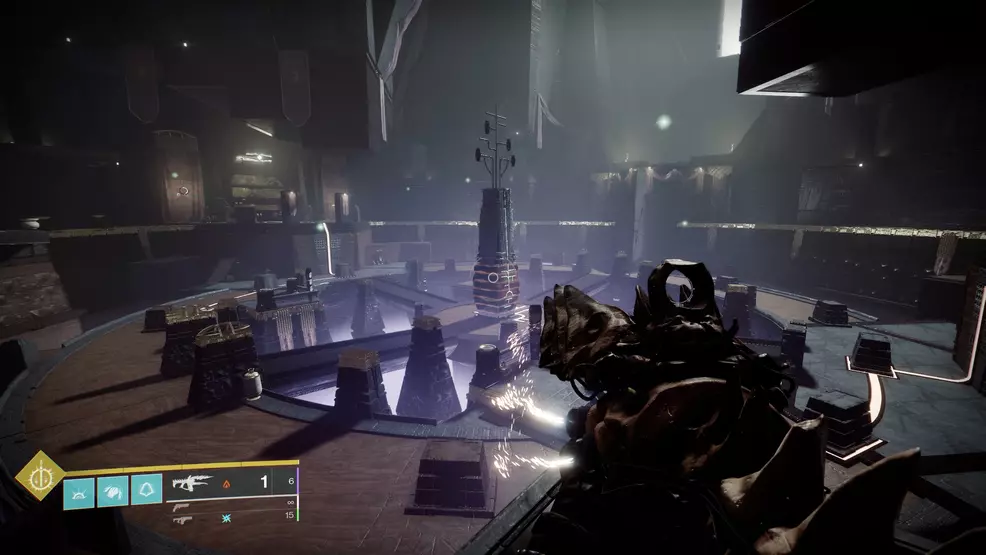Choose the bottom stowed weapon icon
Screen dimensions: 986x555
point(182,519)
